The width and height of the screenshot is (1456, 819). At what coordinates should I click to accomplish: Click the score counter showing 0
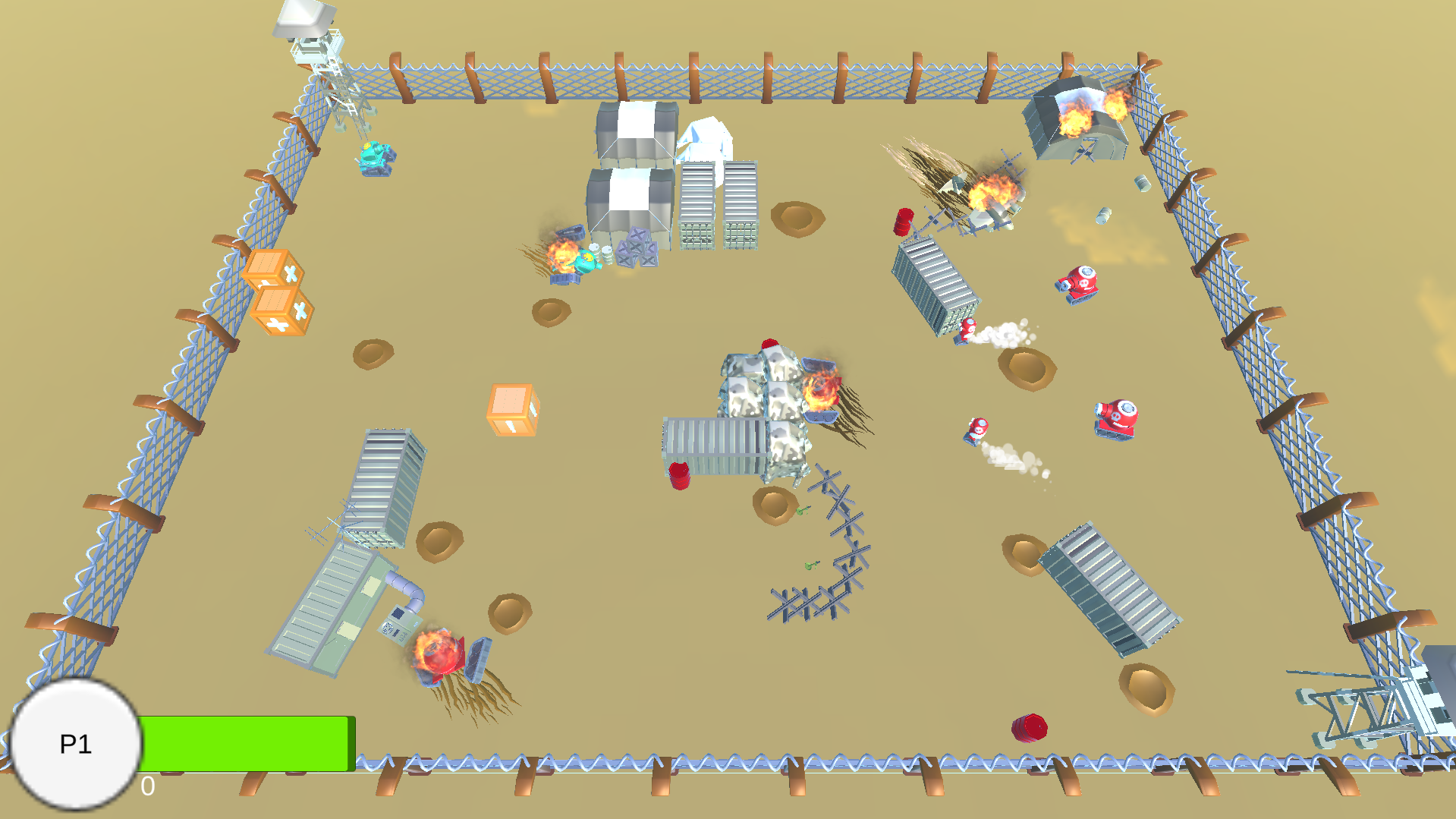point(146,787)
